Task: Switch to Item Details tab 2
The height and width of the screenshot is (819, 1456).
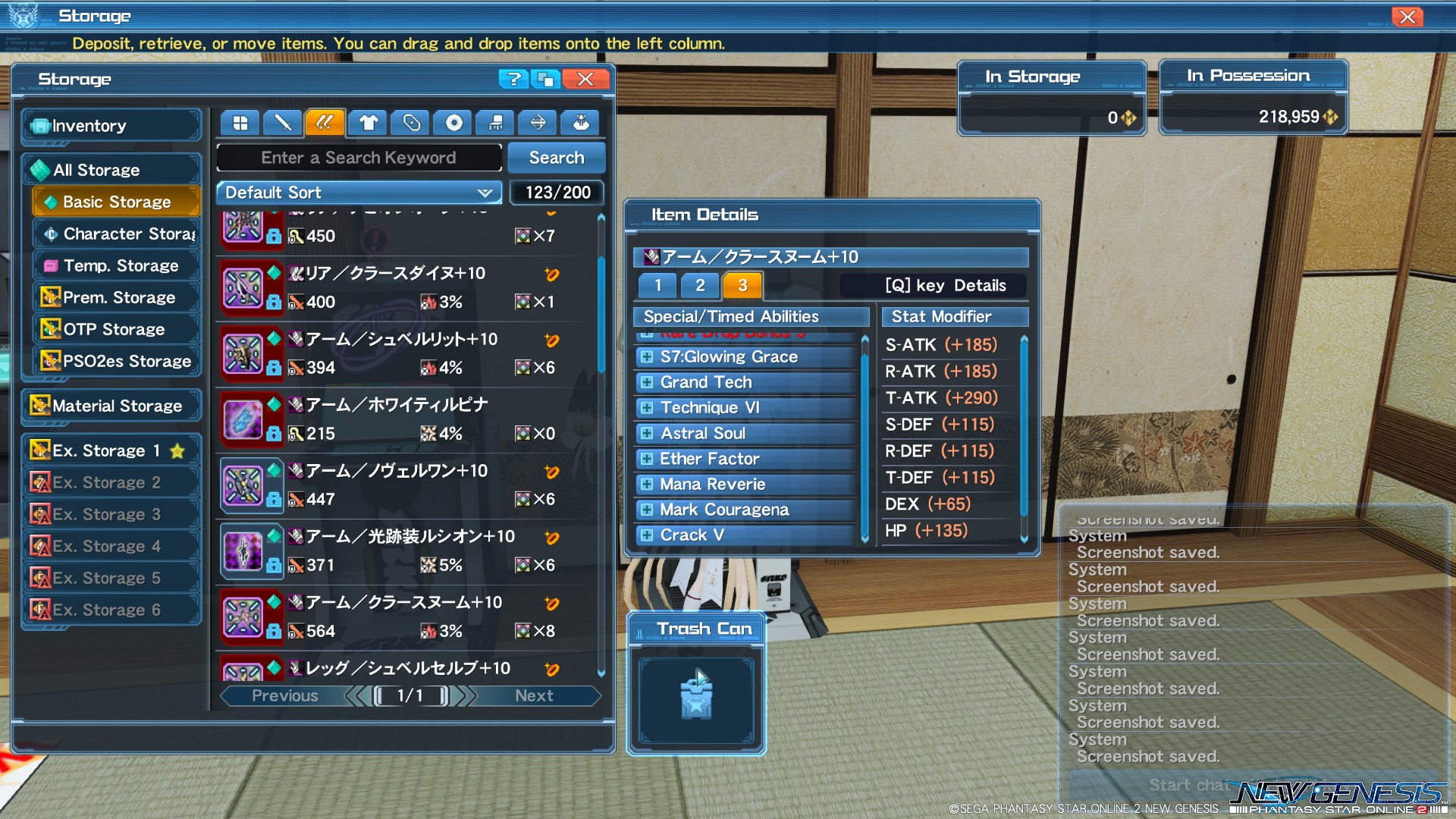Action: [x=699, y=286]
